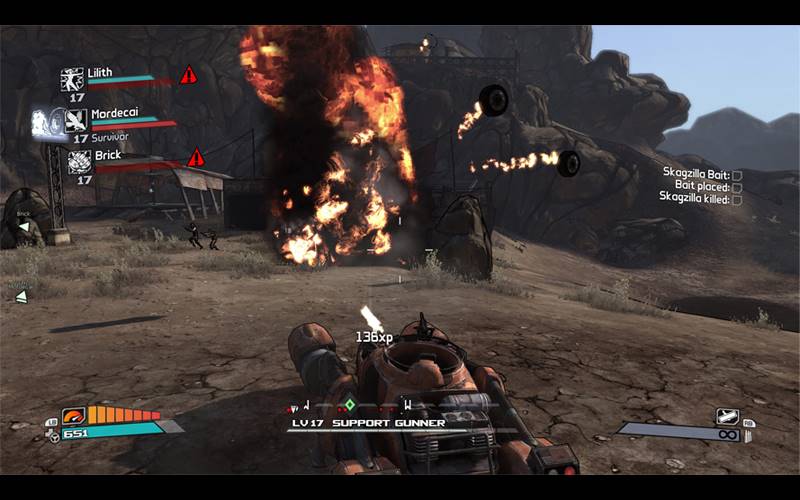800x500 pixels.
Task: Click the red warning triangle beside Lilith
Action: 188,75
